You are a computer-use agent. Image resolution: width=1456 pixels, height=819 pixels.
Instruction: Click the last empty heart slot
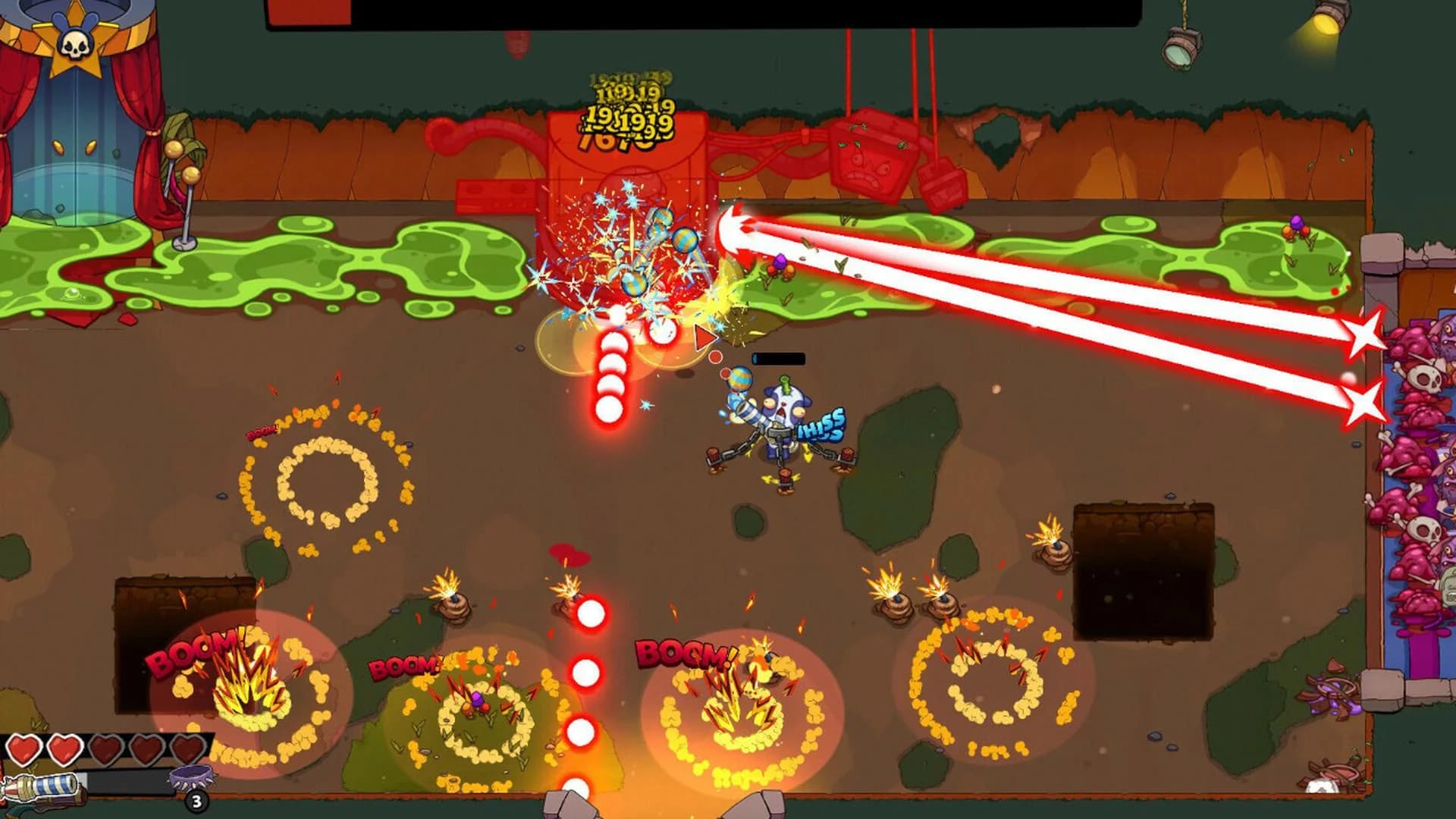[x=188, y=749]
